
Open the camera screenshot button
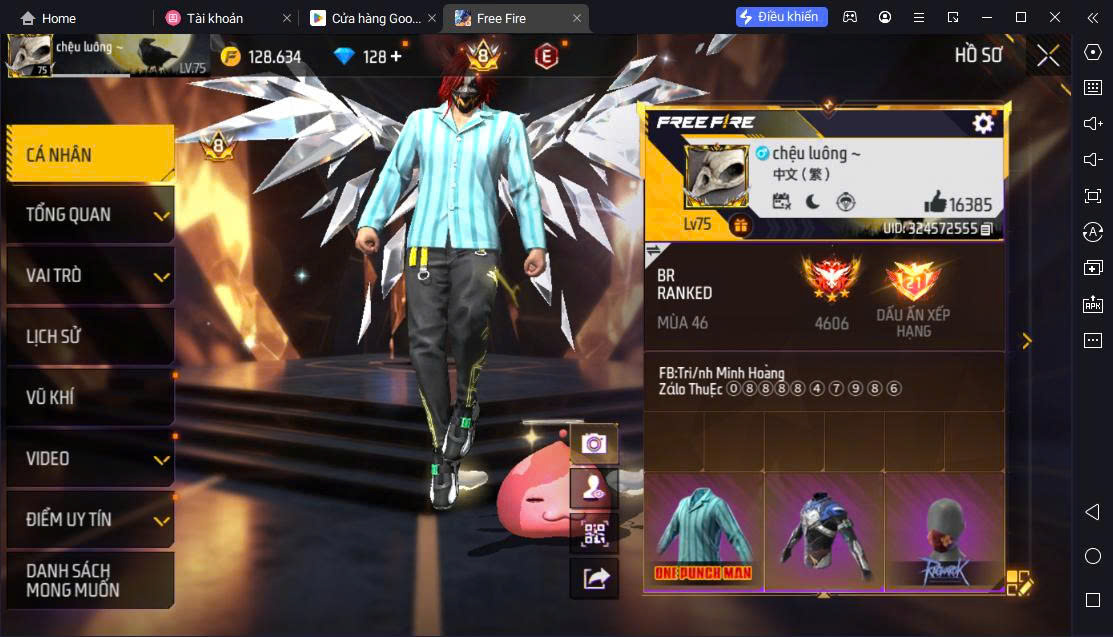point(594,443)
